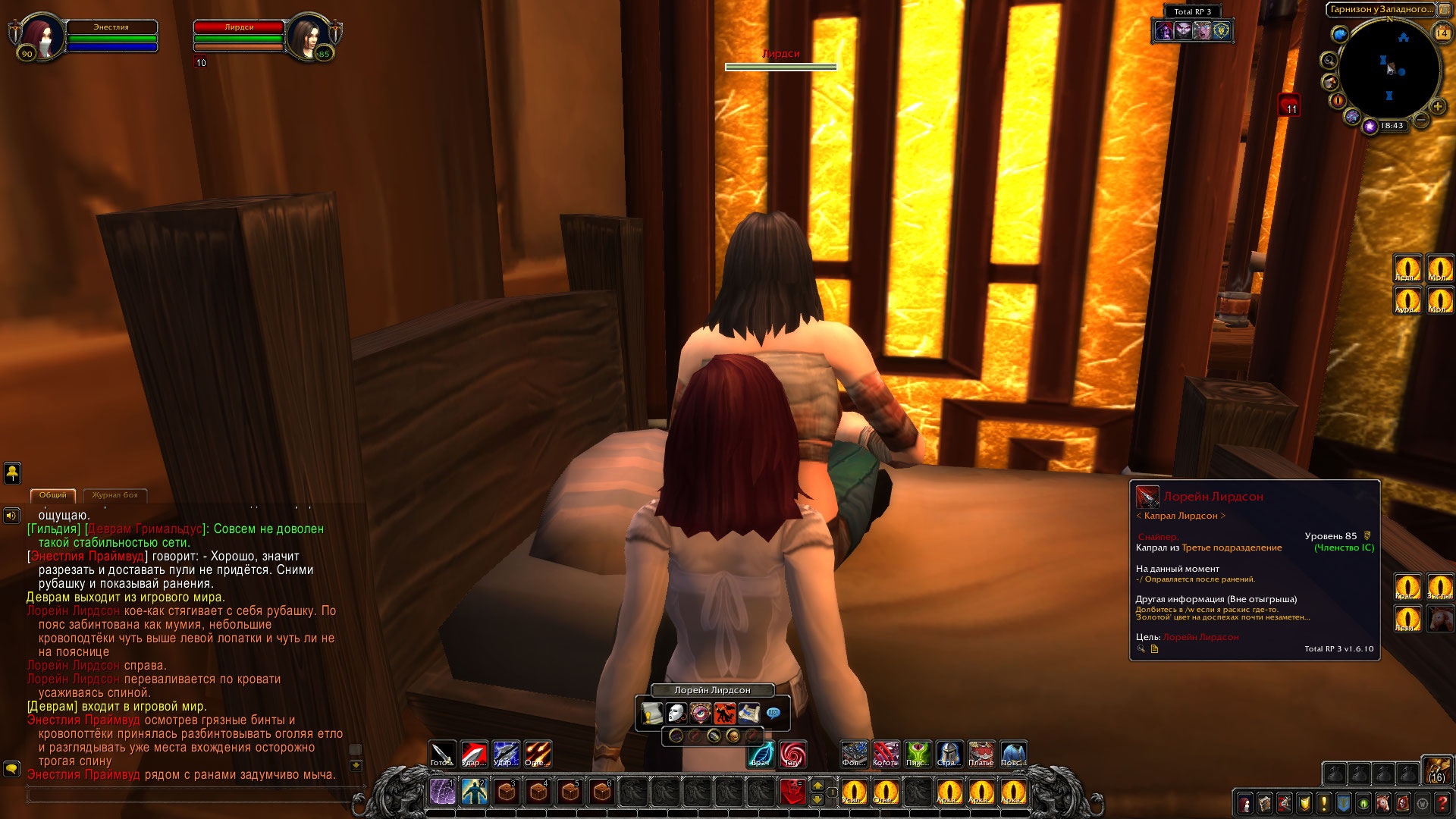Viewport: 1456px width, 819px height.
Task: Use the red spiral ability icon
Action: pos(792,754)
